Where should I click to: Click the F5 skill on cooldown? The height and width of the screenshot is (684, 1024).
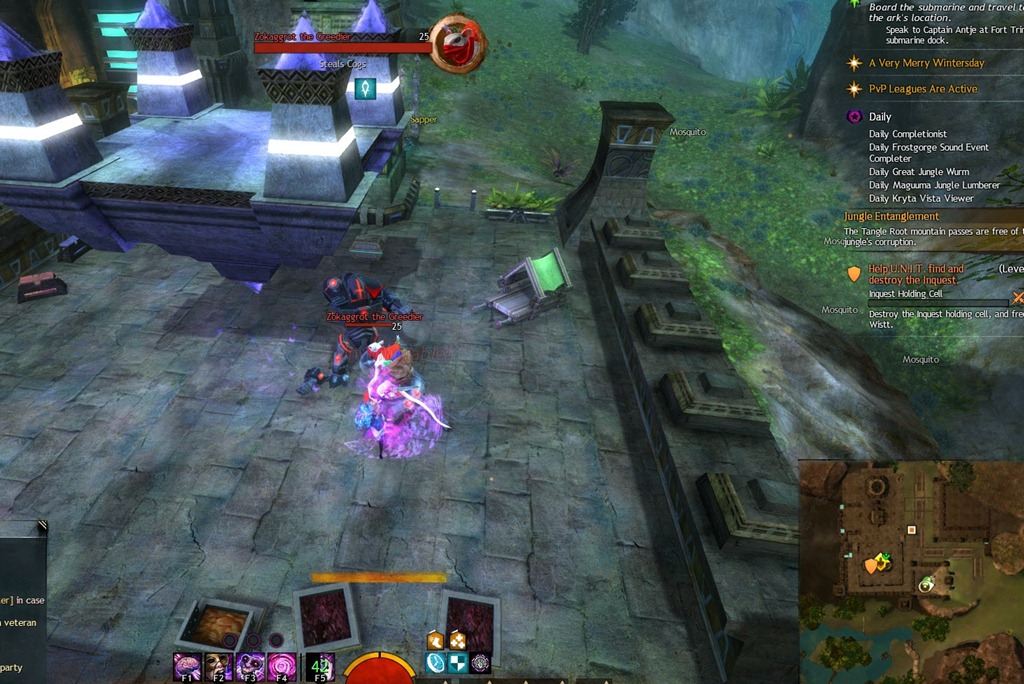(x=320, y=667)
